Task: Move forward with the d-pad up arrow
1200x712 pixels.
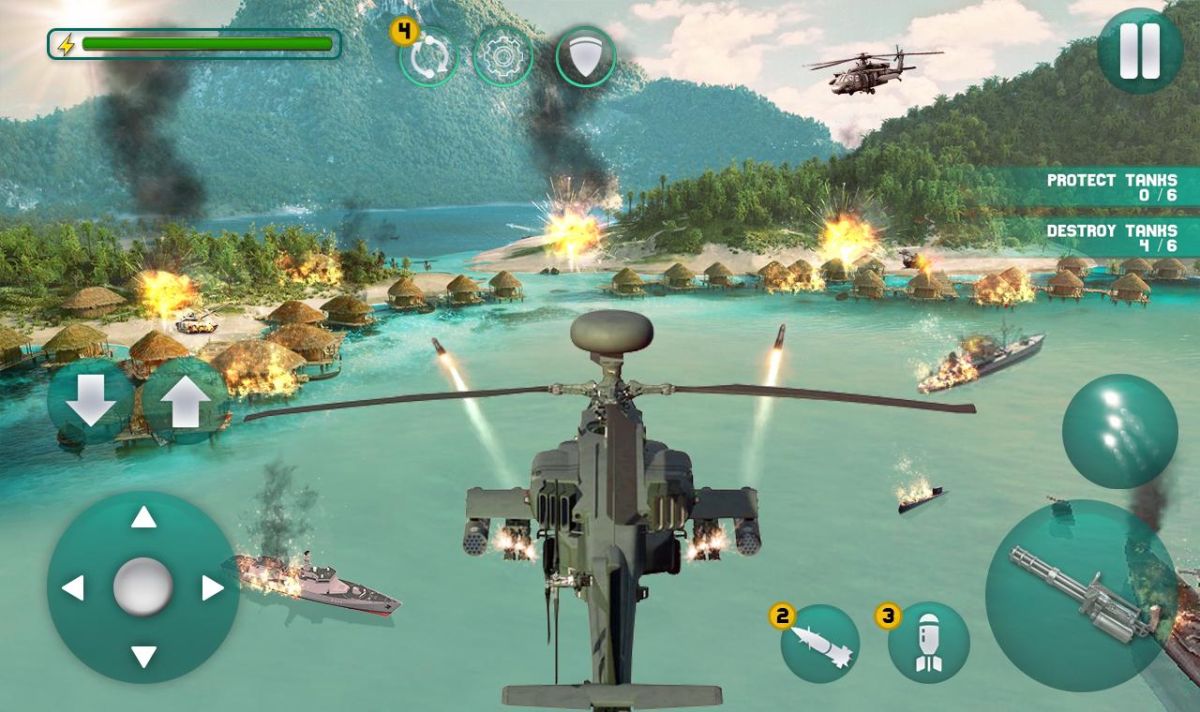Action: (144, 518)
